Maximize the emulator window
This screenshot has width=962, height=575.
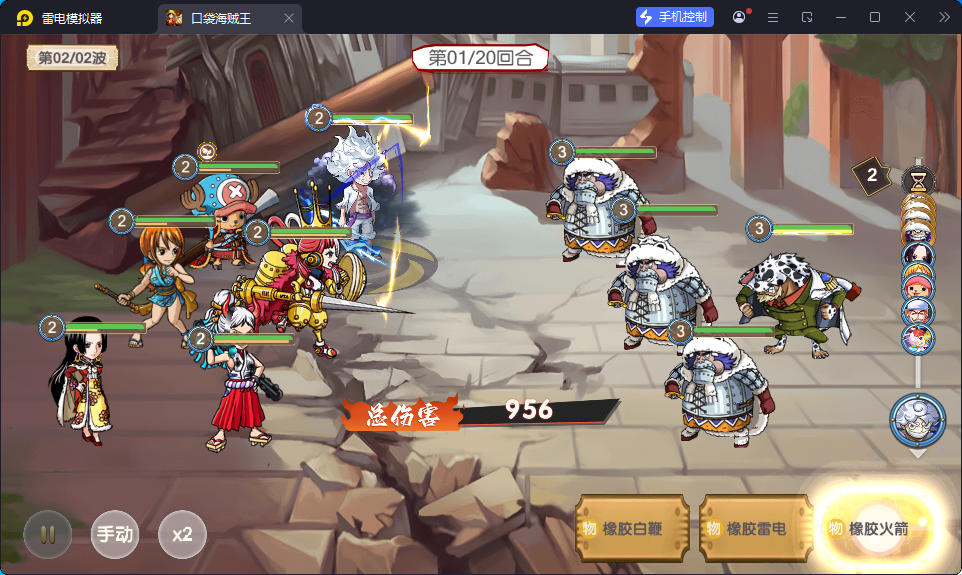tap(875, 17)
